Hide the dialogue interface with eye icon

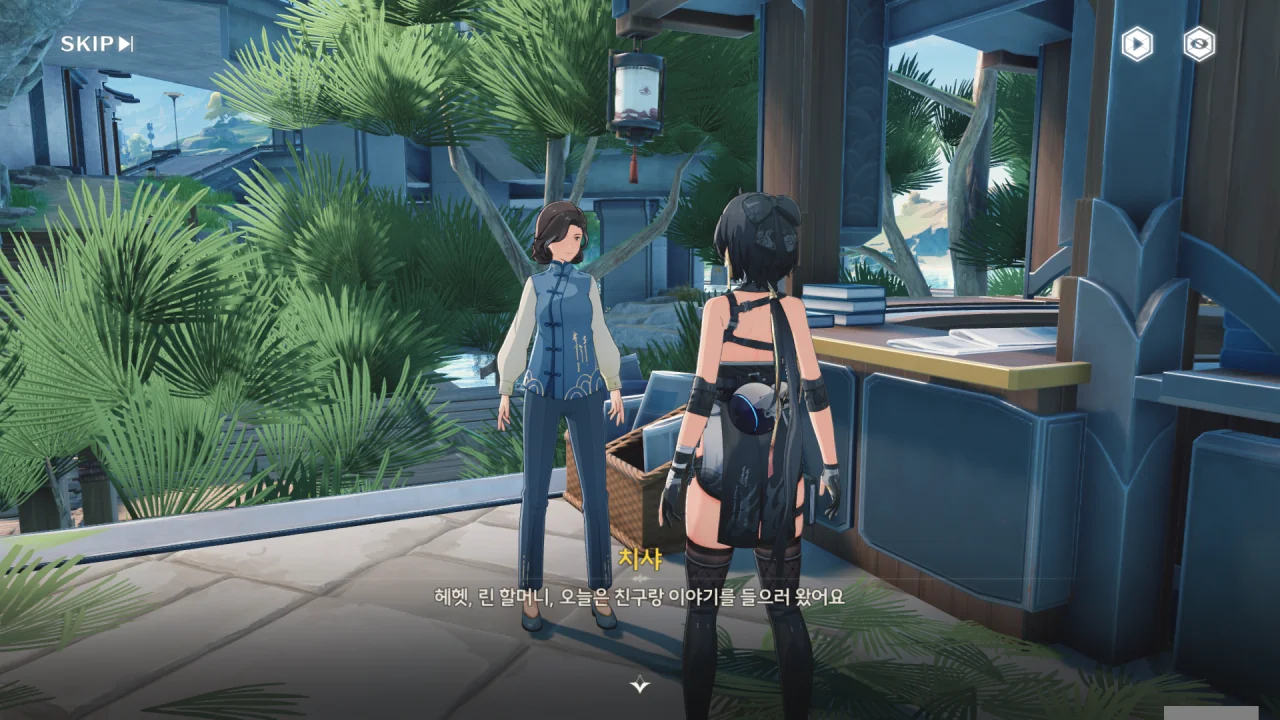click(x=1199, y=44)
